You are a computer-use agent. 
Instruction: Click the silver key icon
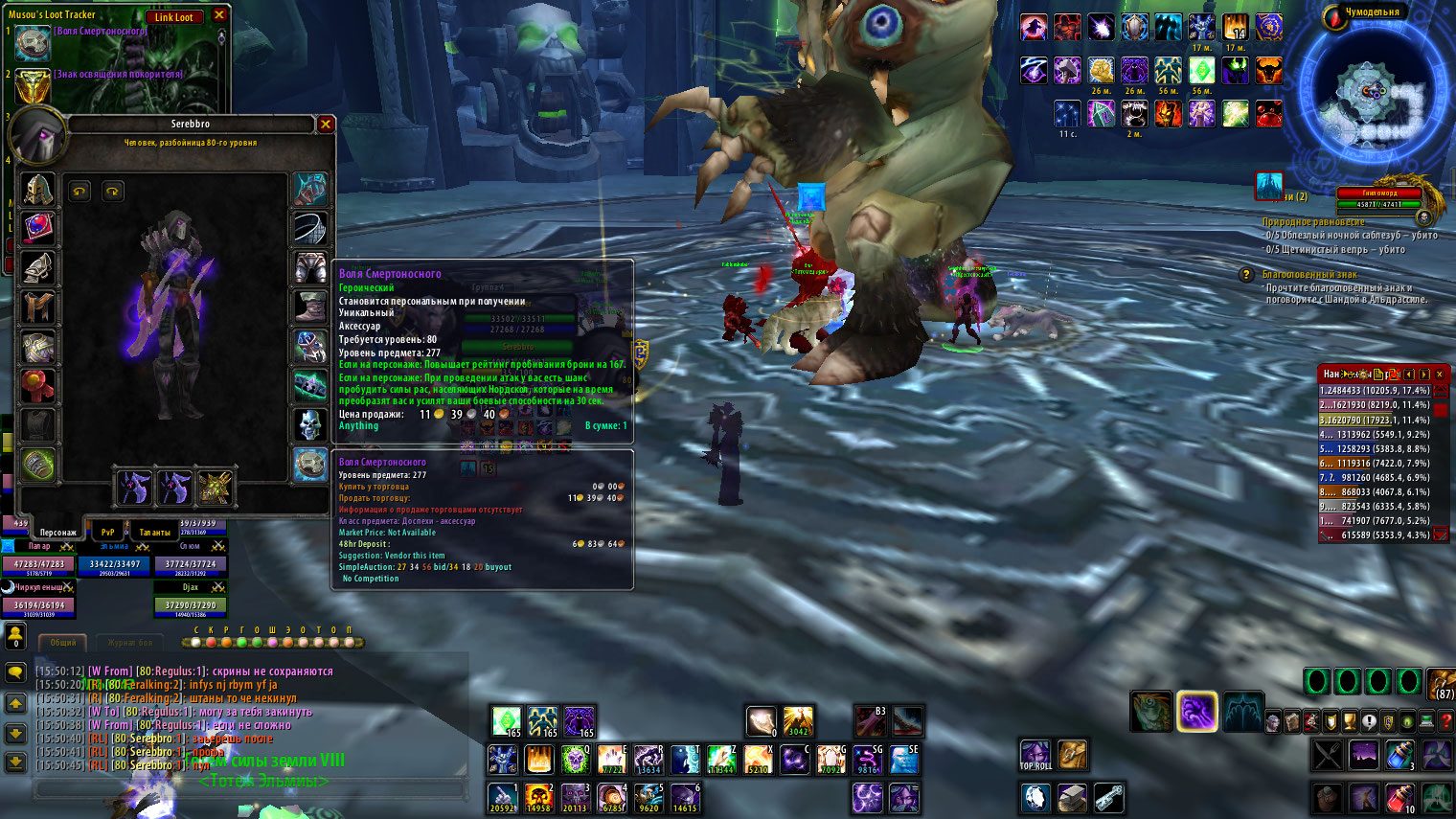(x=1108, y=797)
